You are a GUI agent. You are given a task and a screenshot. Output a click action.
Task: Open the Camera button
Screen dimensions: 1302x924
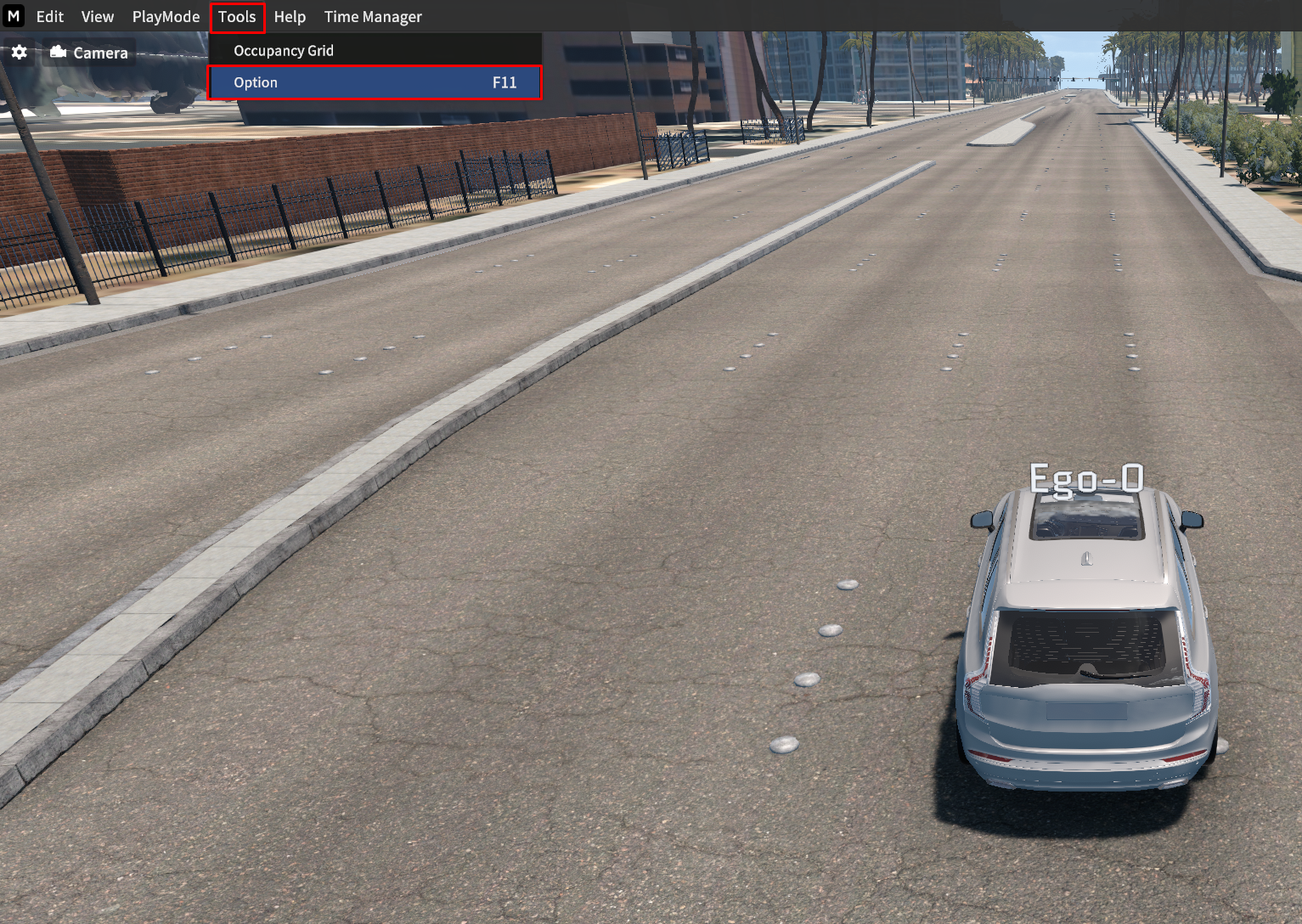tap(89, 53)
